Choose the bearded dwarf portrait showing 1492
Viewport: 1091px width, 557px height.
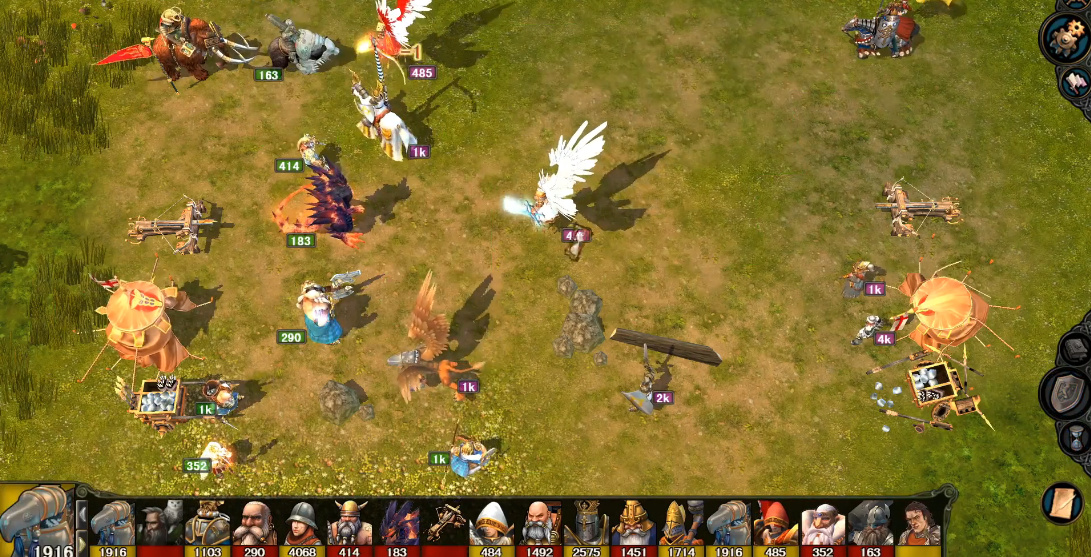coord(539,524)
